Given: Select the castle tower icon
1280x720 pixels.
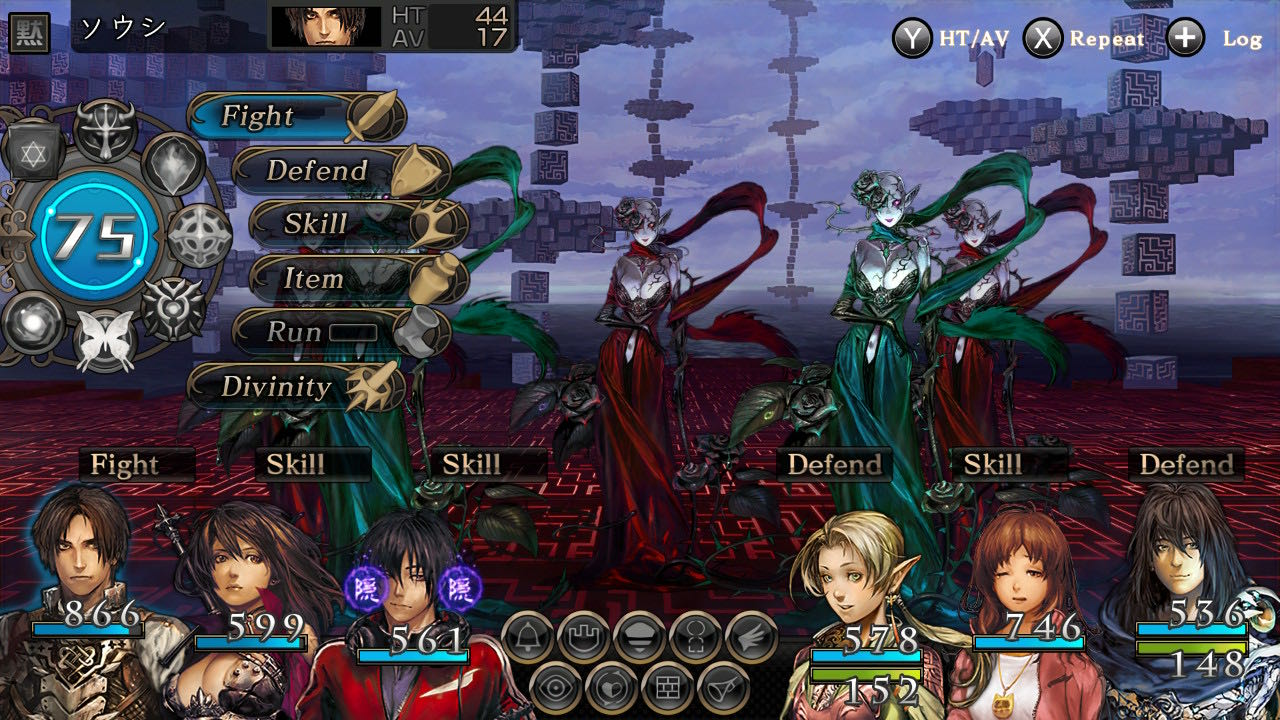Looking at the screenshot, I should click(x=583, y=637).
